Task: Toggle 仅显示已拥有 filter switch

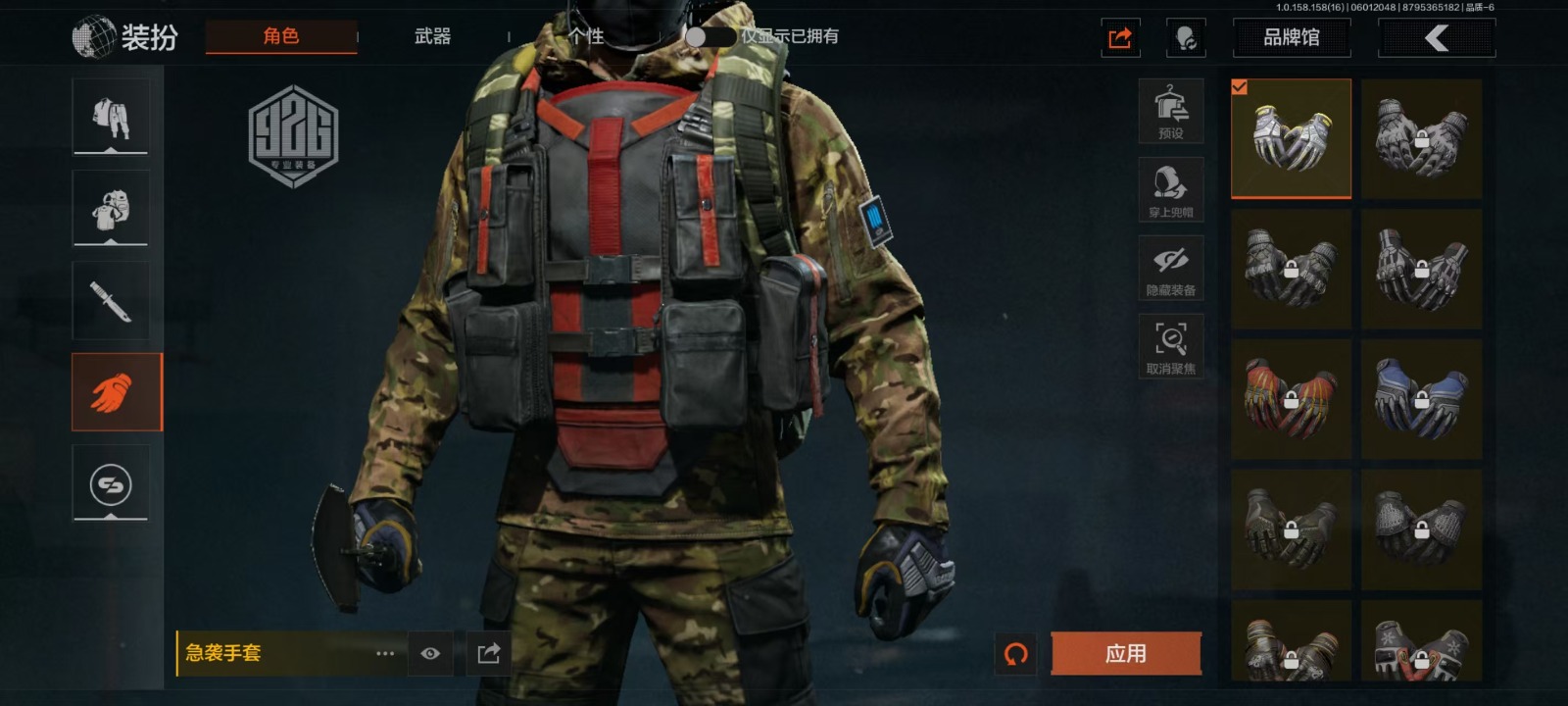Action: 710,36
